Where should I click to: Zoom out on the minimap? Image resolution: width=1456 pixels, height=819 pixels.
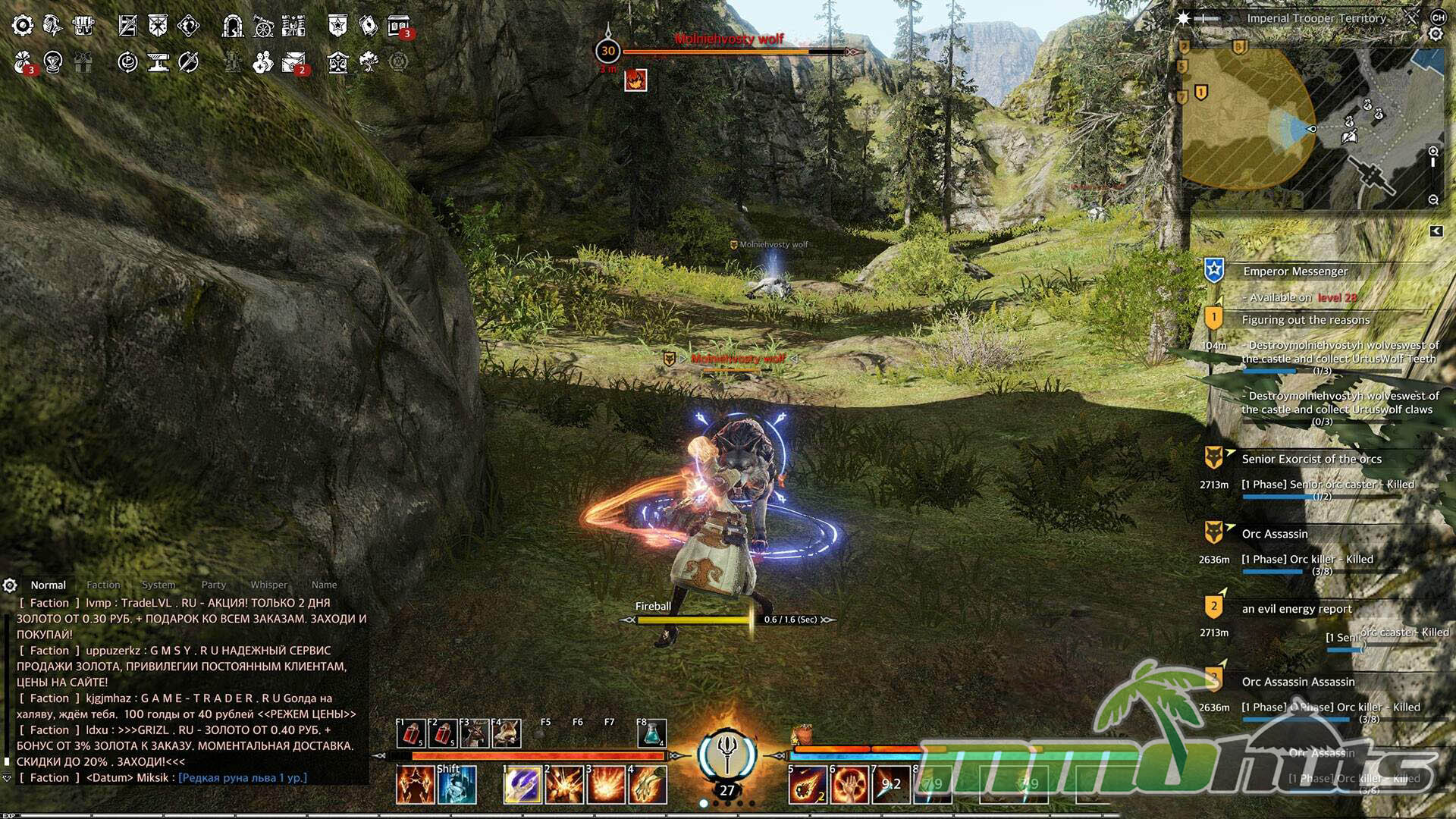pos(1433,200)
